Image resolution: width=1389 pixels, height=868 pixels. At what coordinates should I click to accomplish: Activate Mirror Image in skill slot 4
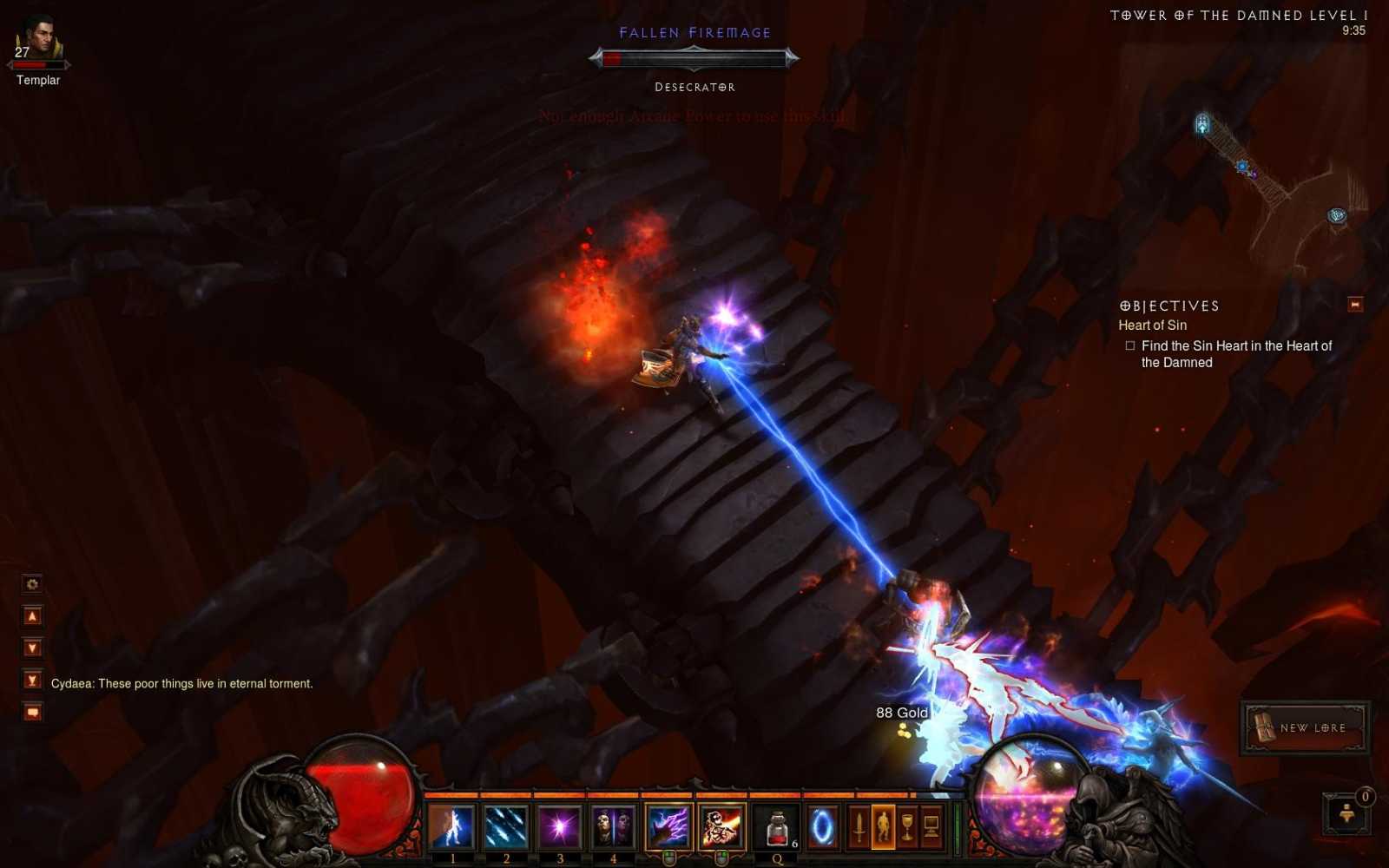pyautogui.click(x=610, y=829)
